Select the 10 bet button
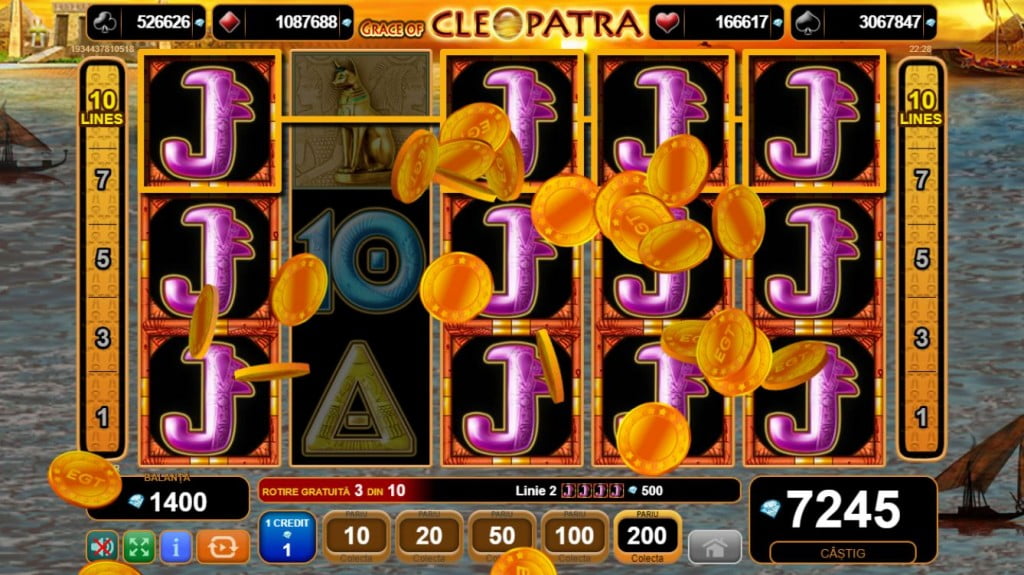This screenshot has width=1024, height=575. pyautogui.click(x=356, y=538)
